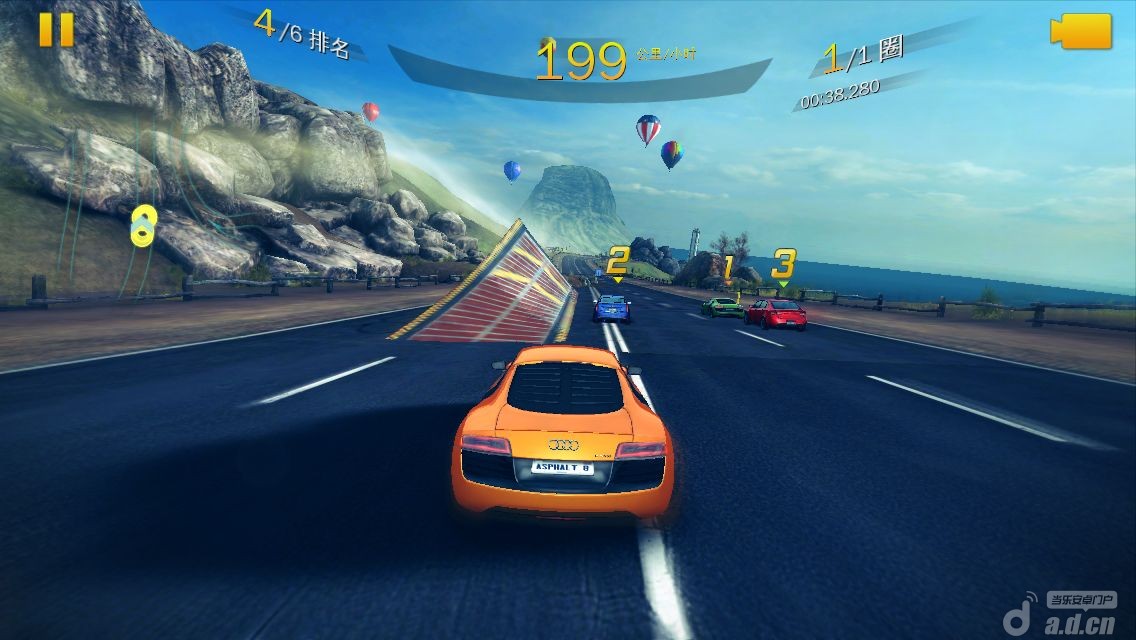The height and width of the screenshot is (640, 1136).
Task: Pause the race with the pause button
Action: (56, 29)
